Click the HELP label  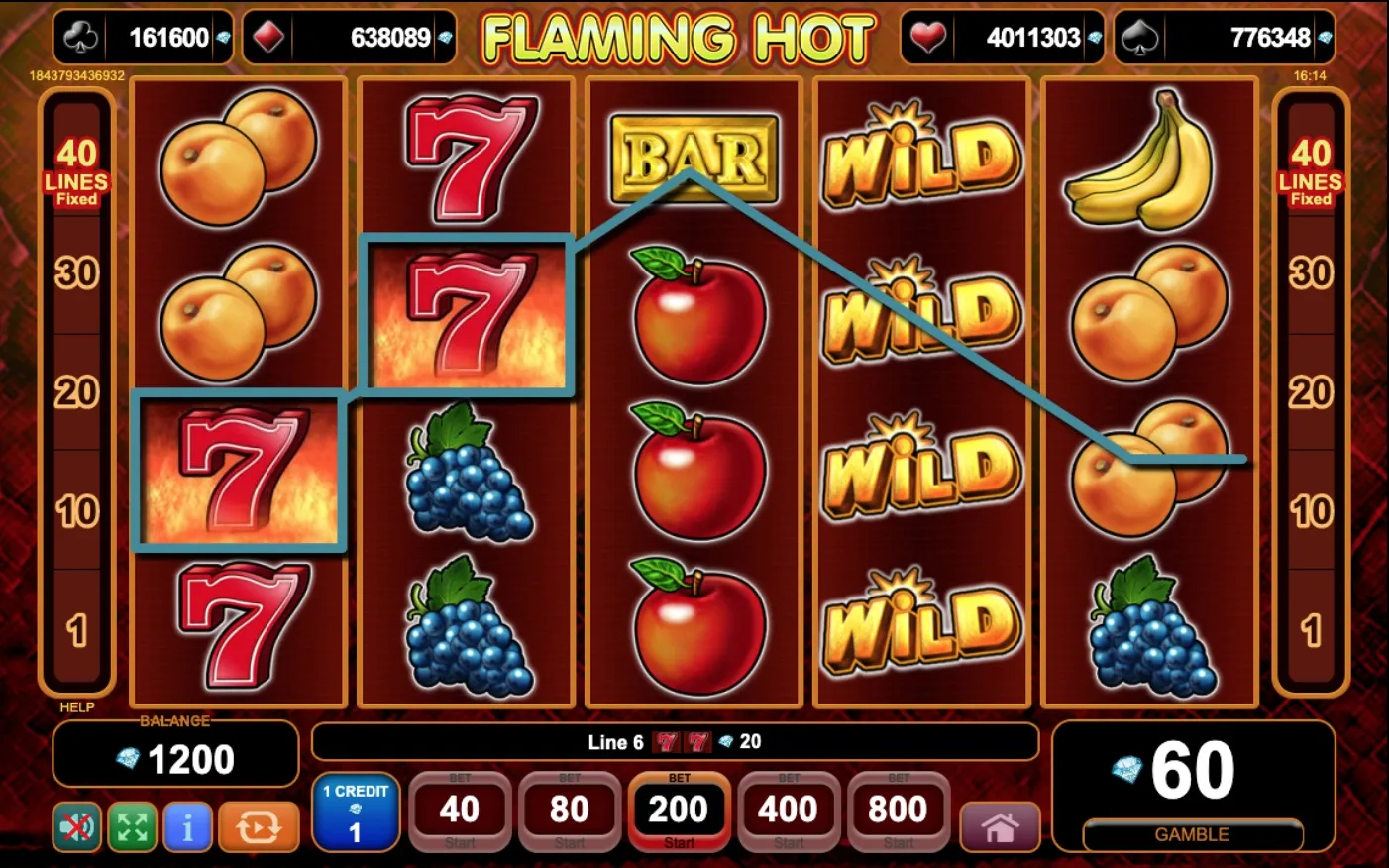click(x=78, y=707)
